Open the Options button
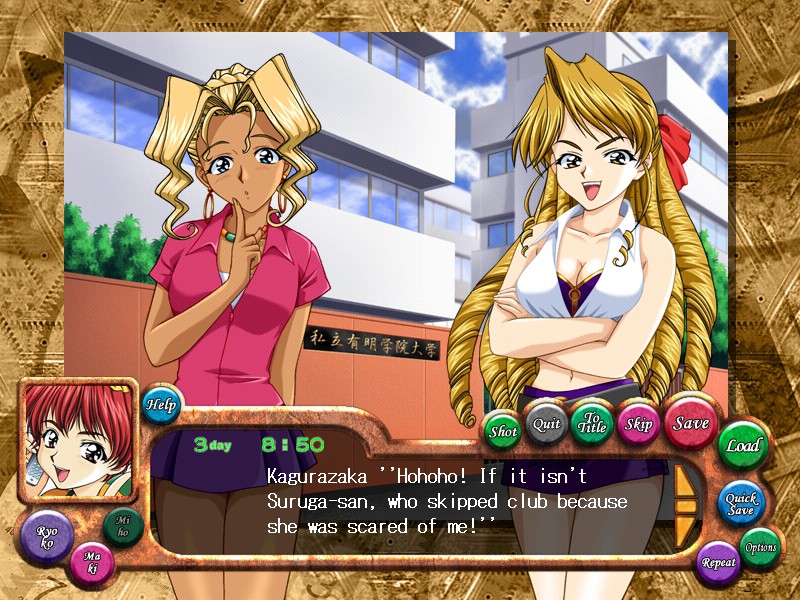Viewport: 800px width, 600px height. point(760,547)
